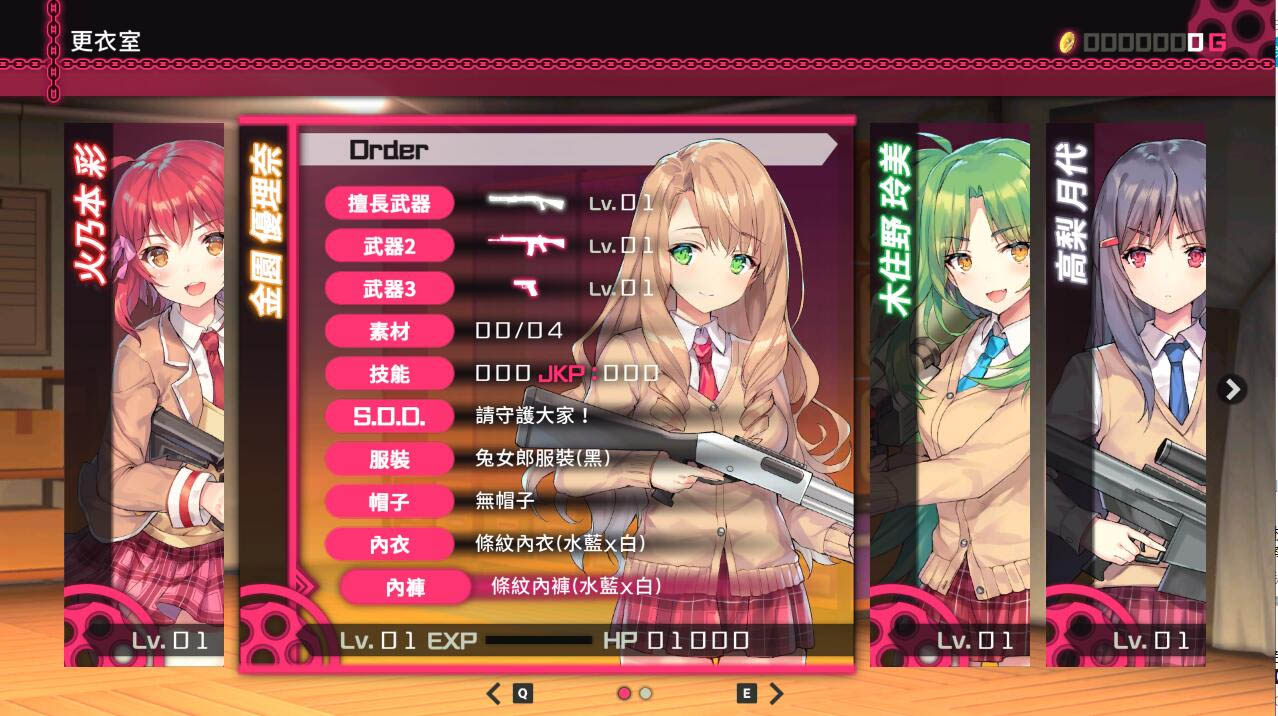1278x716 pixels.
Task: Choose the 武器3 weapon slot
Action: (389, 290)
